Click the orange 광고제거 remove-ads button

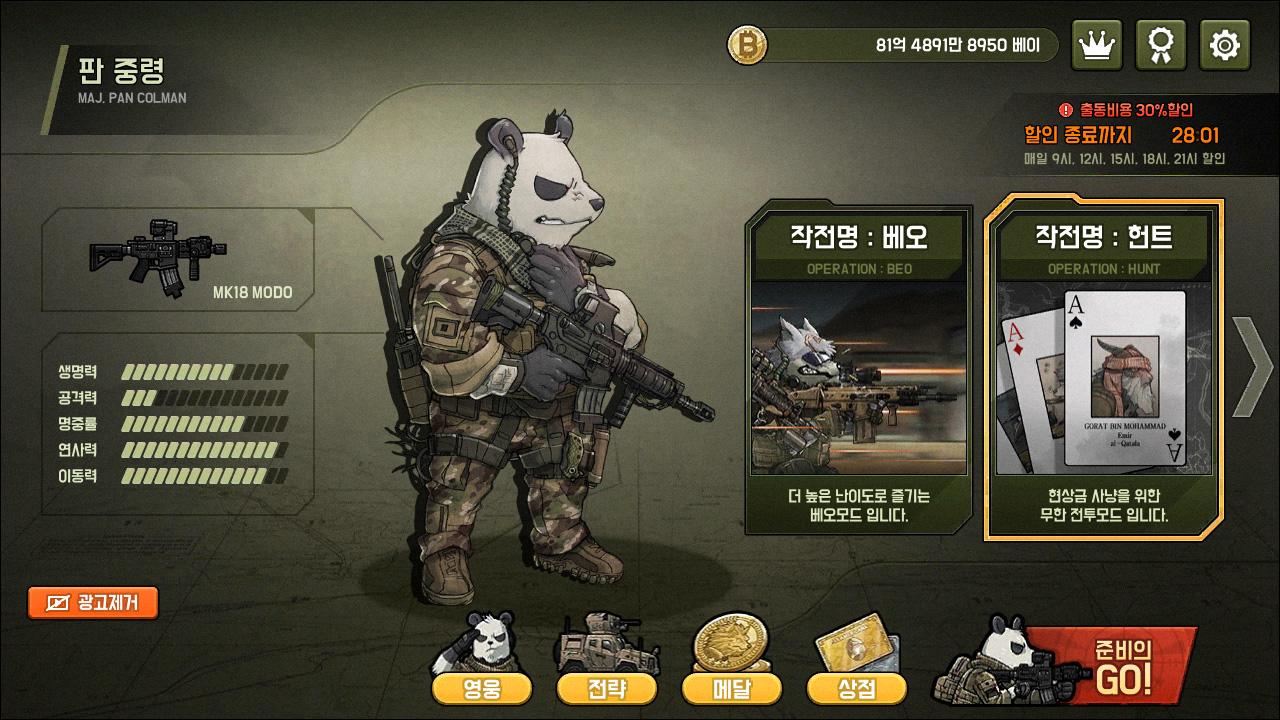click(x=93, y=602)
